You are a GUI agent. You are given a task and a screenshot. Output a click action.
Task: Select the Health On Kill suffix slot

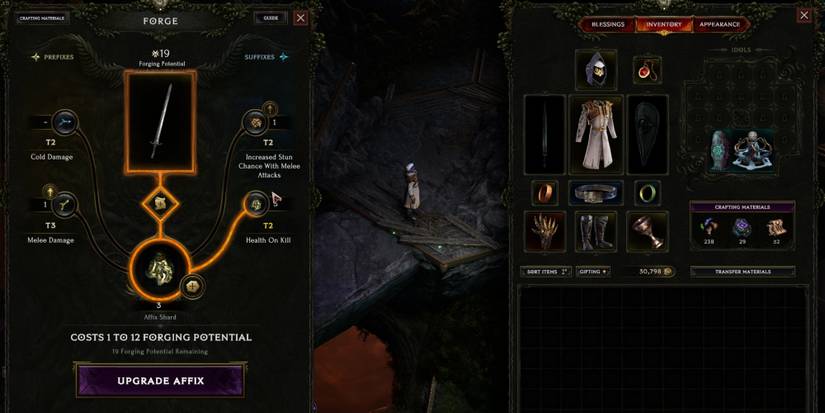pyautogui.click(x=257, y=205)
